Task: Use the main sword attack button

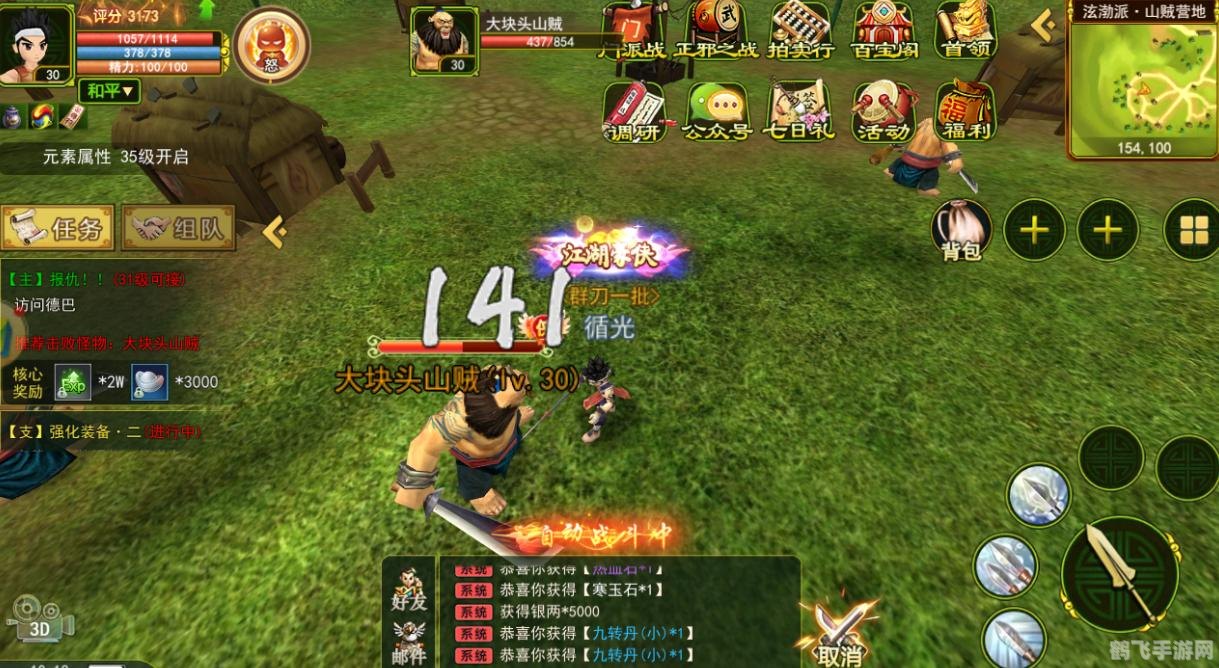Action: [1118, 573]
